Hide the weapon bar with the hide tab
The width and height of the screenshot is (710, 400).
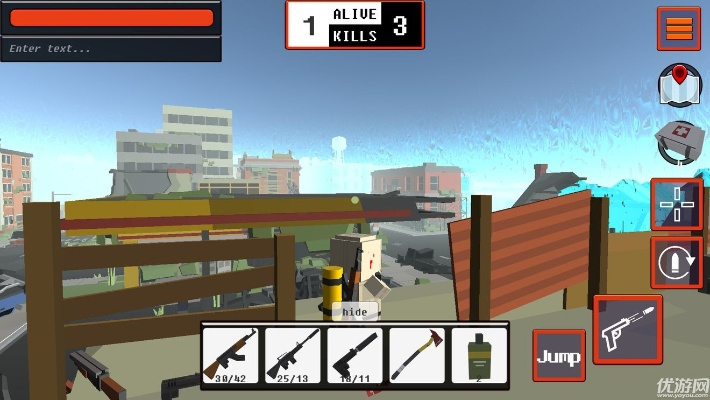pyautogui.click(x=355, y=311)
